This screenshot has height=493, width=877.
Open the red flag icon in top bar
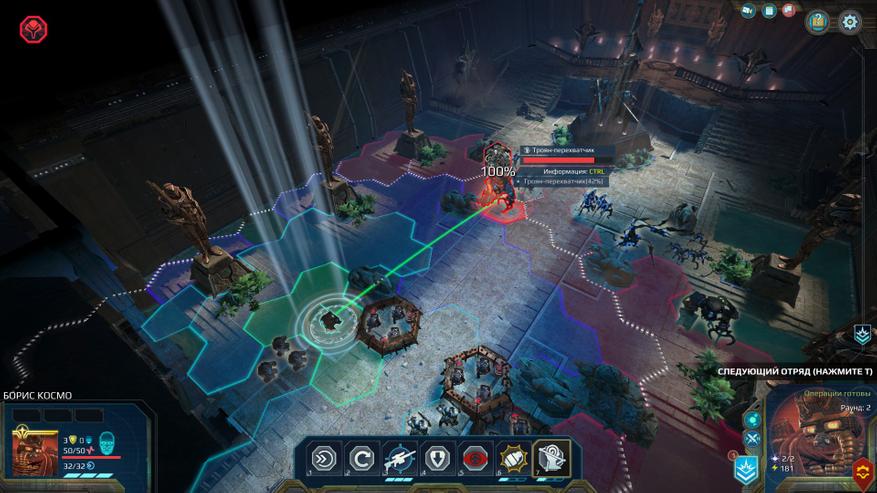(789, 11)
